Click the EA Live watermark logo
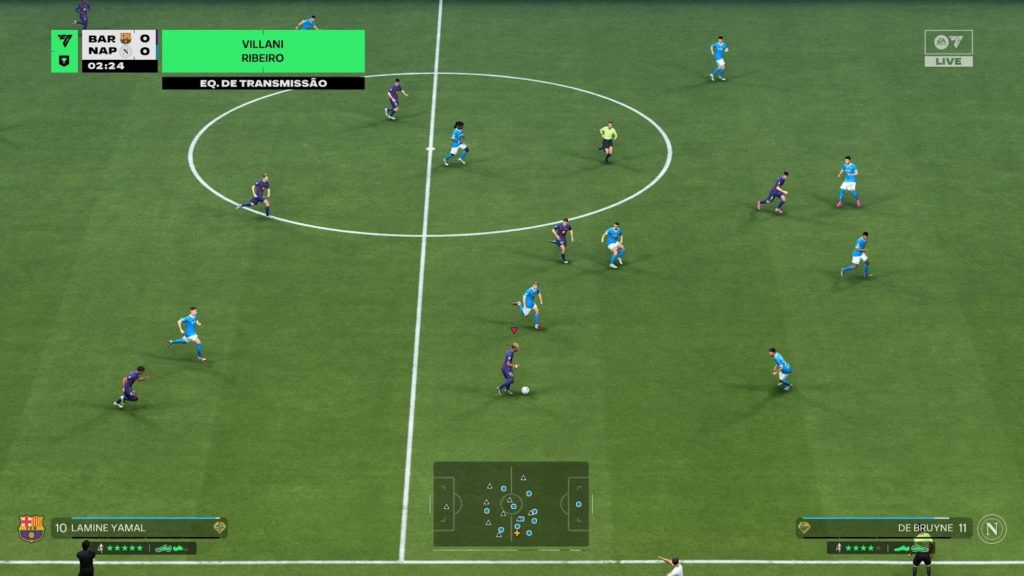This screenshot has width=1024, height=576. point(948,48)
